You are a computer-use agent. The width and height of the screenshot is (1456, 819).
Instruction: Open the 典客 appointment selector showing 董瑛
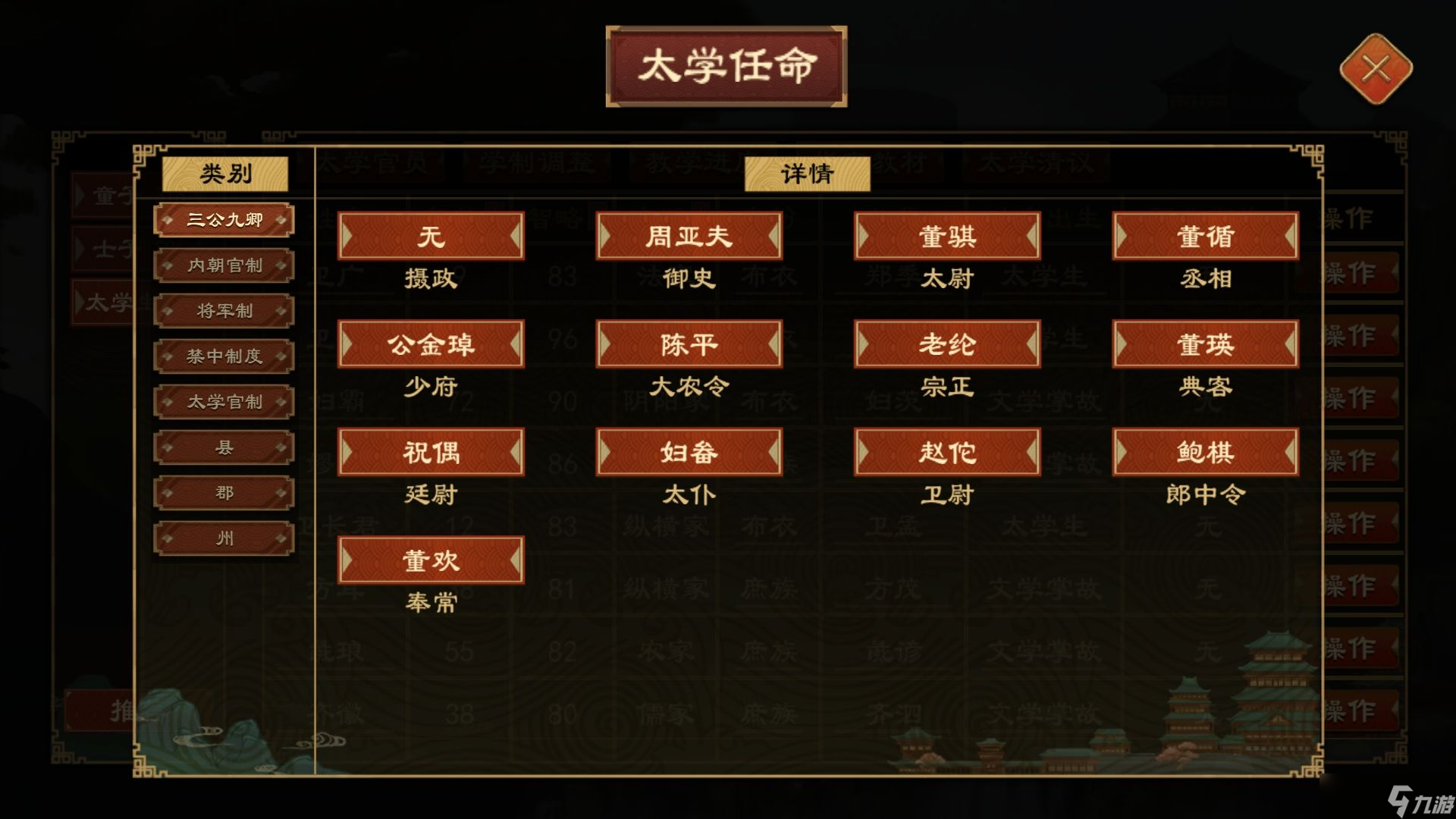1206,344
